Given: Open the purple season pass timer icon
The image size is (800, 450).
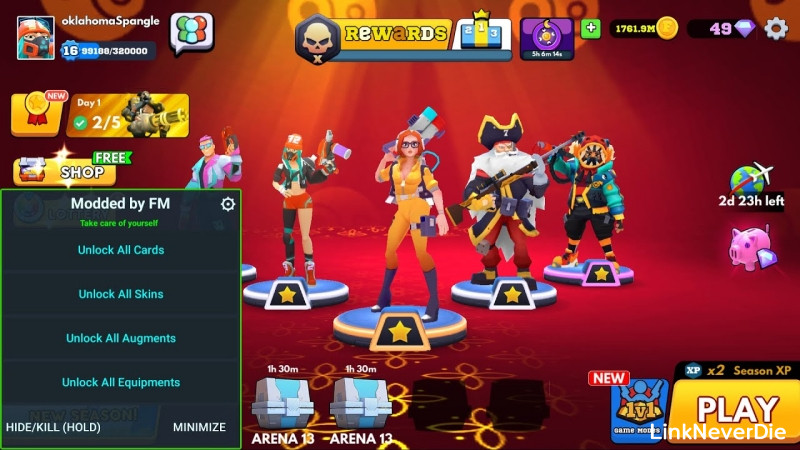Looking at the screenshot, I should pyautogui.click(x=547, y=37).
